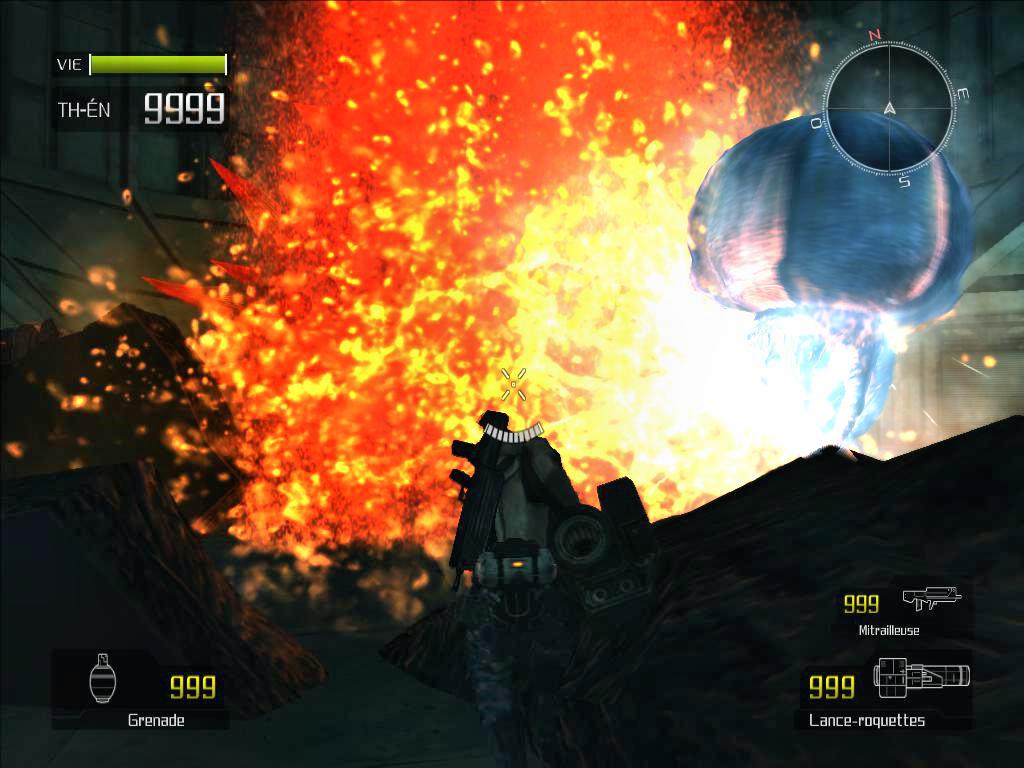Click the circular compass radar
The height and width of the screenshot is (768, 1024).
tap(888, 107)
